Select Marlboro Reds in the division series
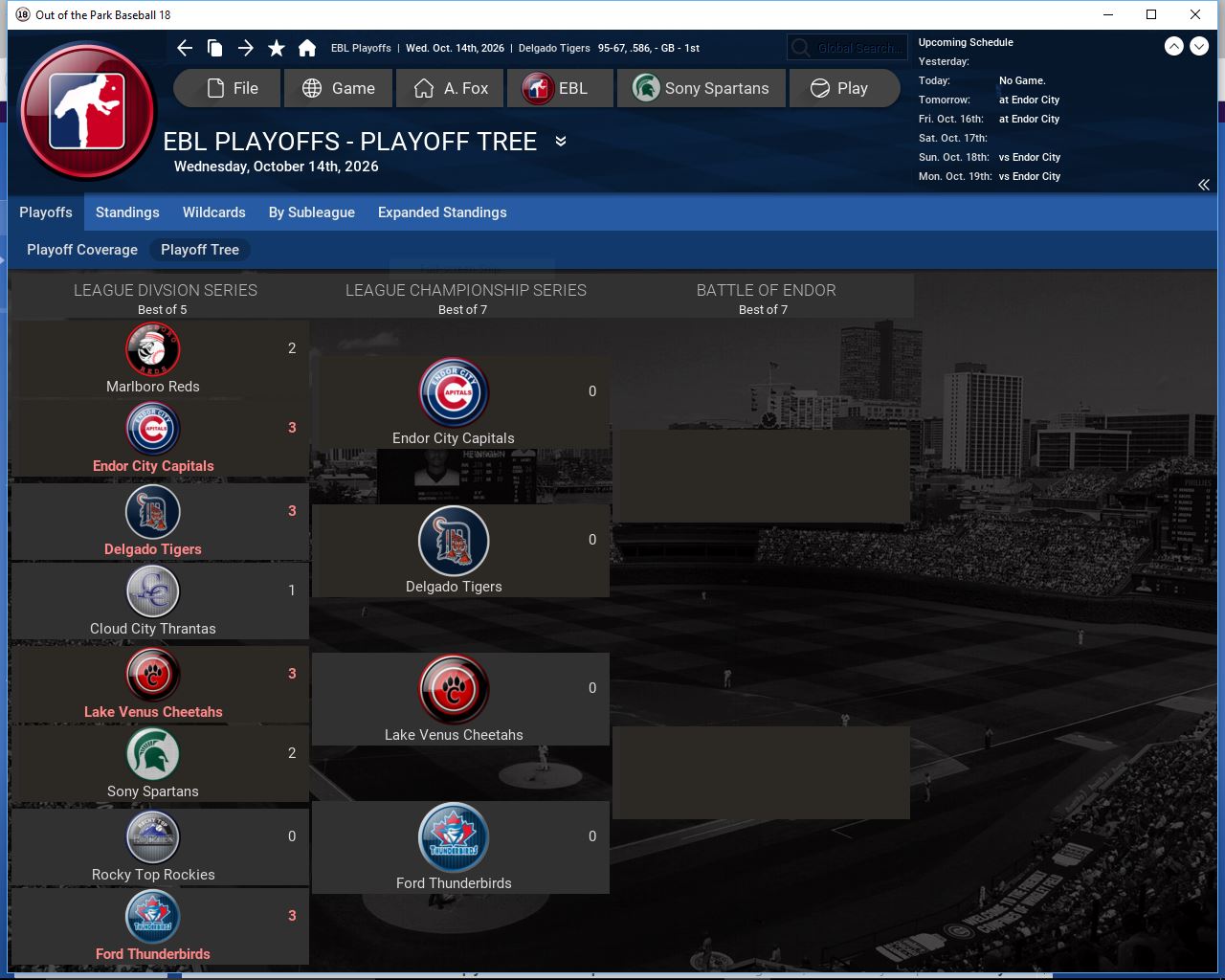 point(153,359)
